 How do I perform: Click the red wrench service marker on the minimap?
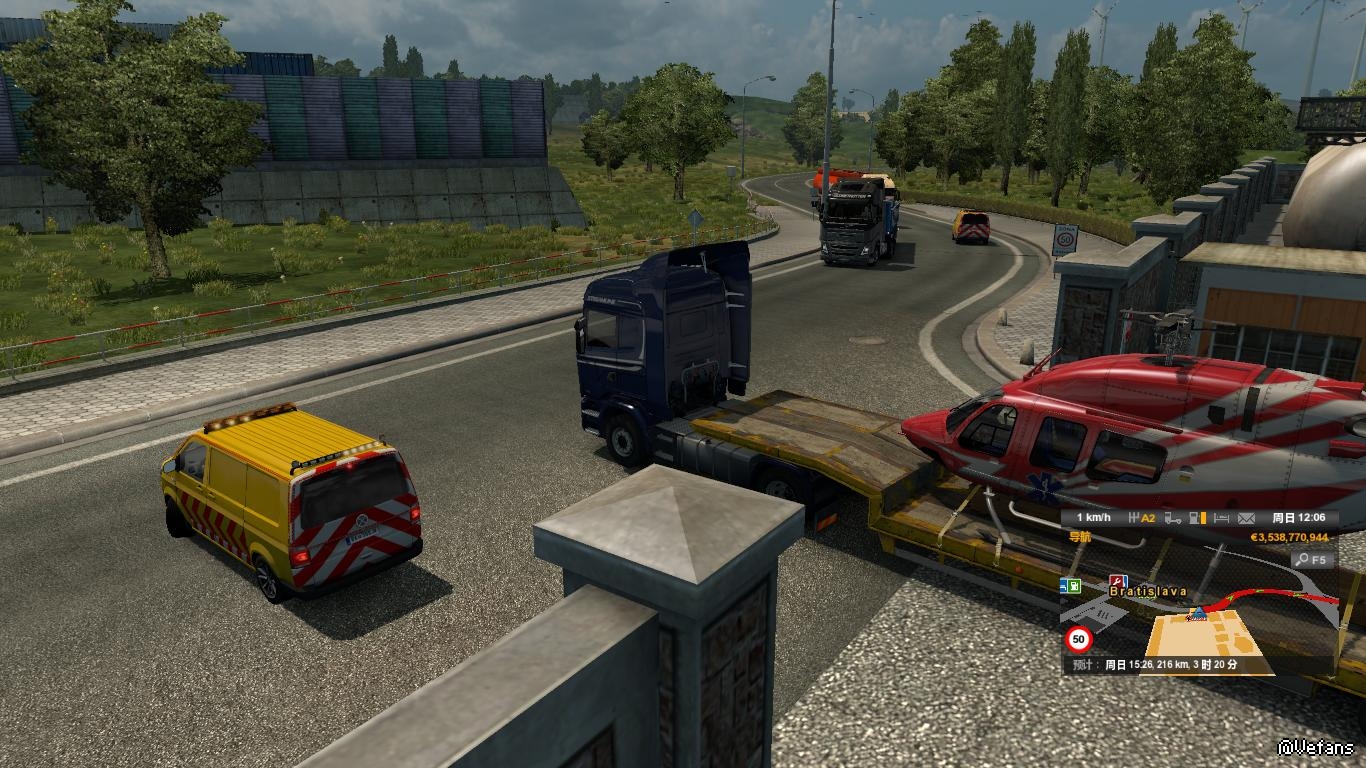[1118, 581]
